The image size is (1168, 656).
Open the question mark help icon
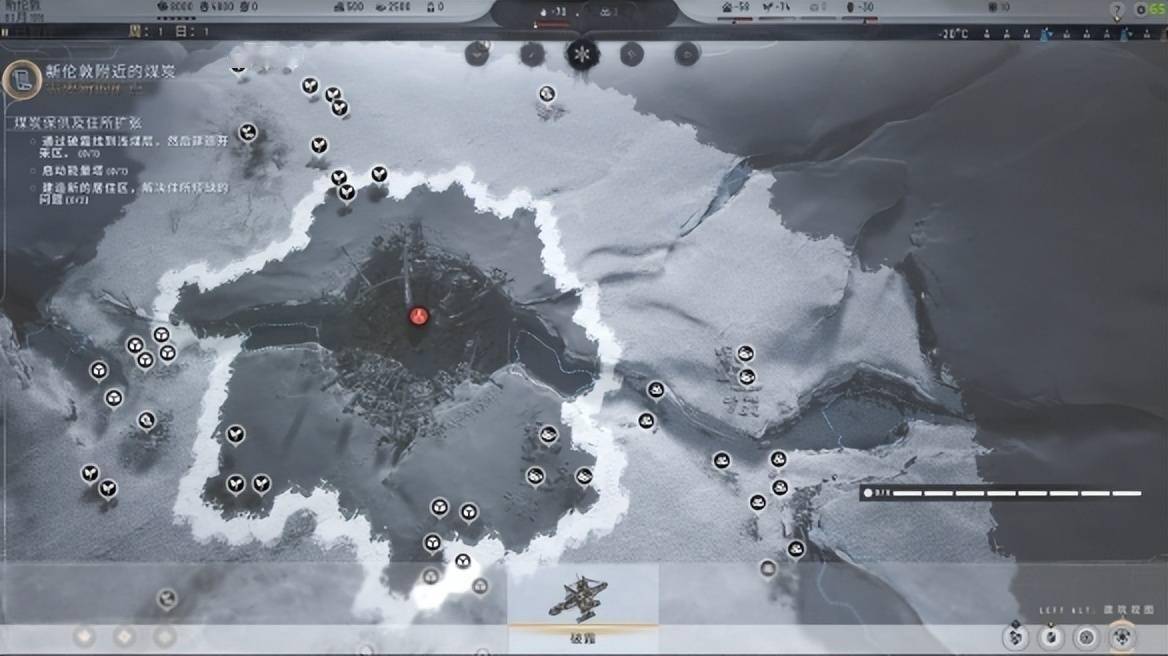click(x=1117, y=10)
